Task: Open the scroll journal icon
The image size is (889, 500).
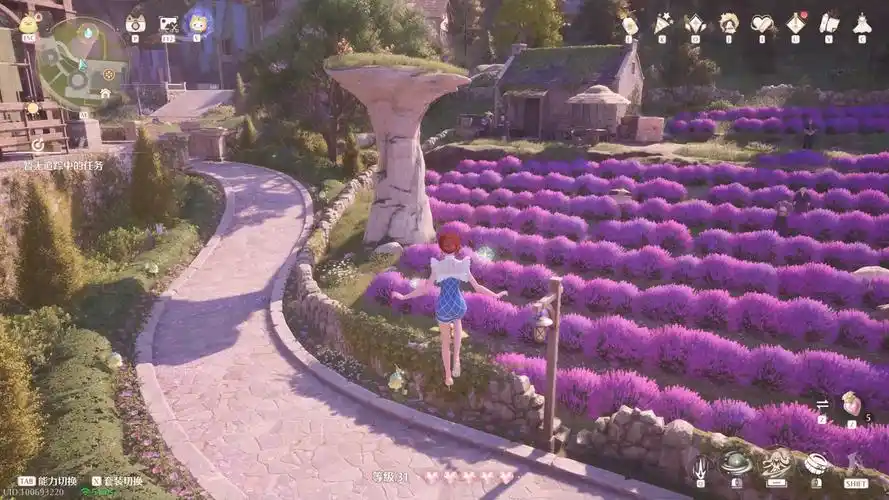Action: coord(829,23)
